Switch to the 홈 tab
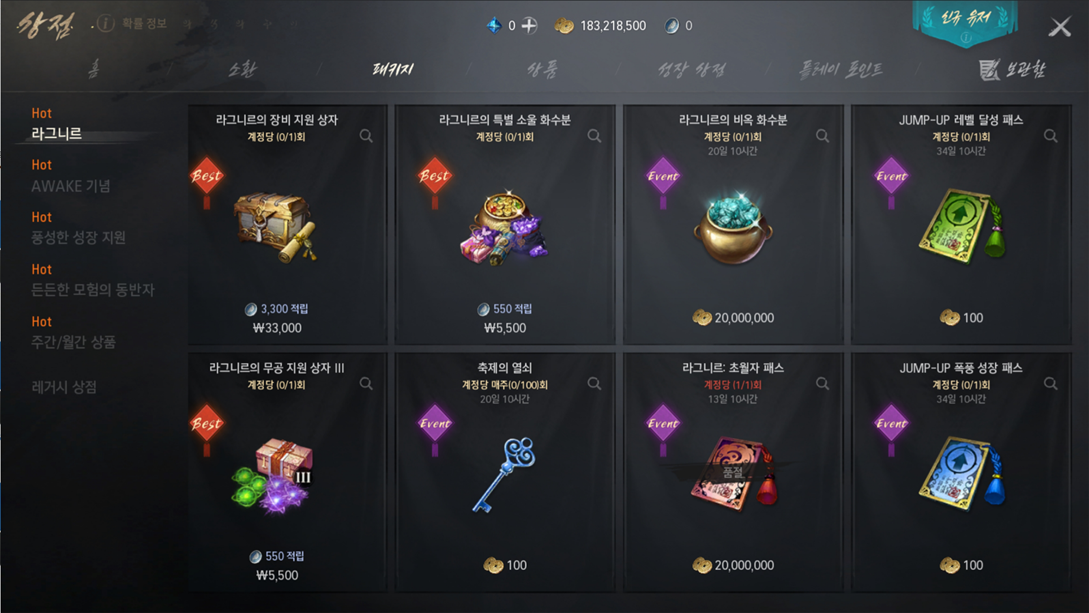This screenshot has height=613, width=1089. click(93, 69)
